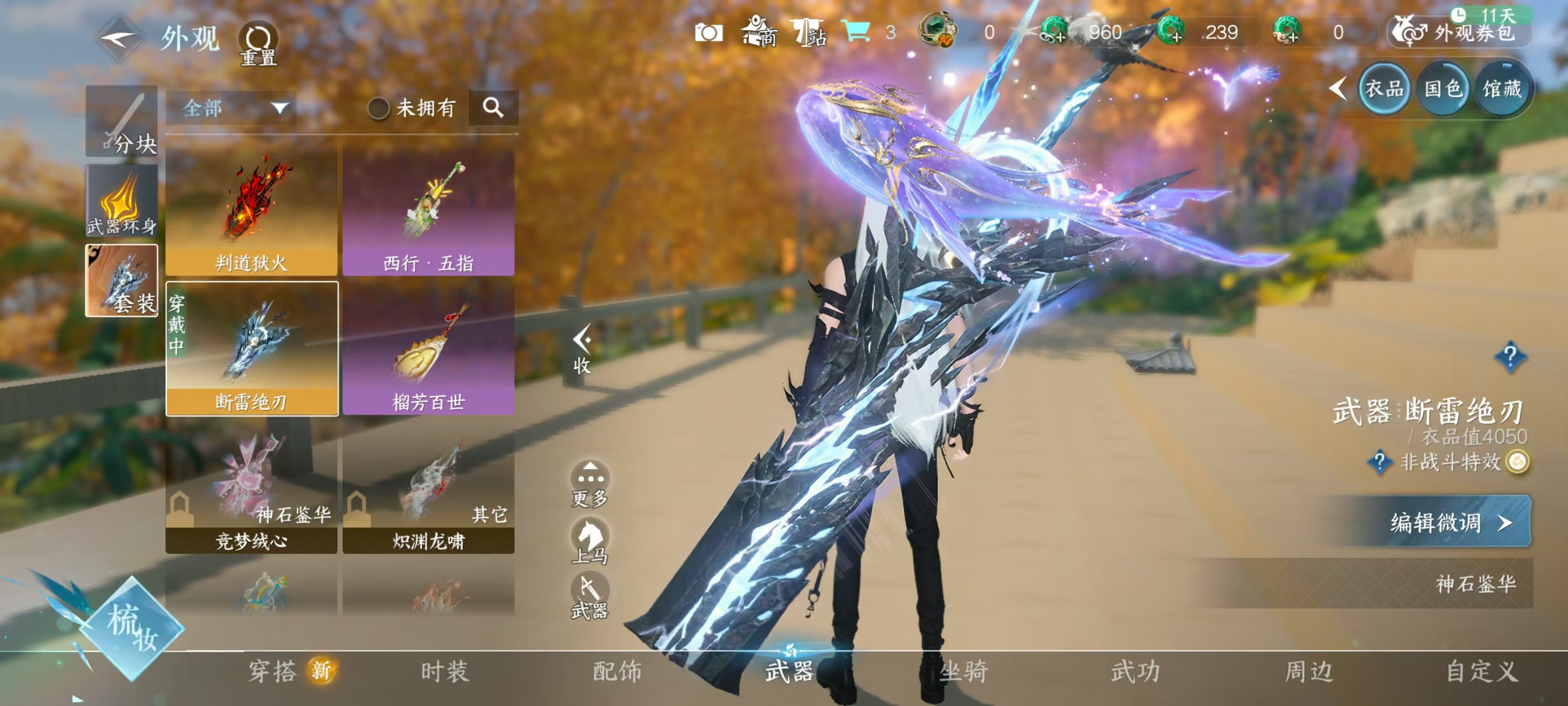Open the 编辑微调 fine-tune editor
1568x706 pixels.
click(x=1449, y=522)
